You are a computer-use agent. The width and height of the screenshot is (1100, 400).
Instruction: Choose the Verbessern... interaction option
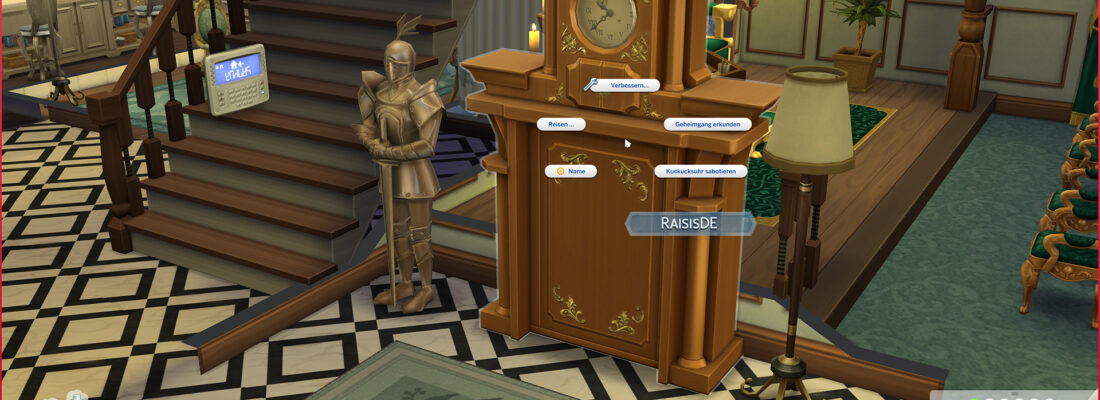click(x=625, y=86)
